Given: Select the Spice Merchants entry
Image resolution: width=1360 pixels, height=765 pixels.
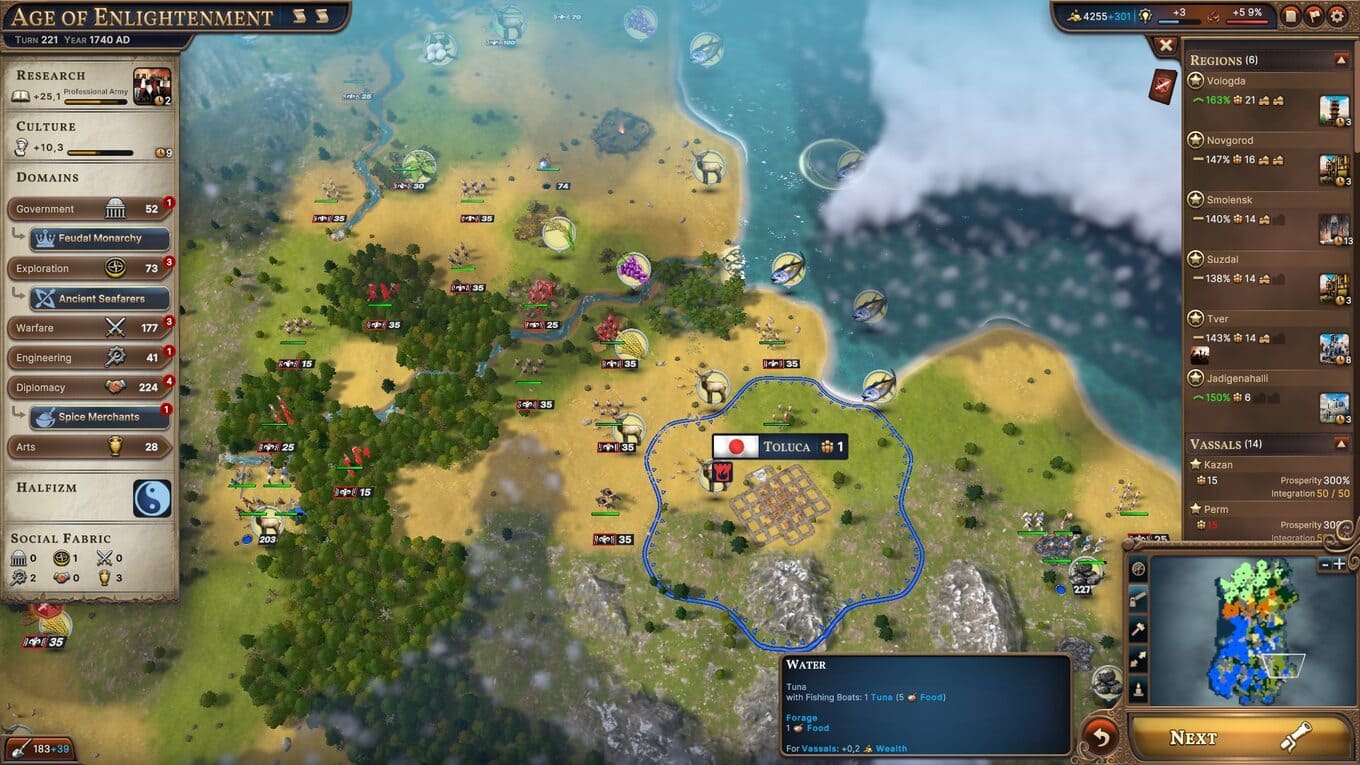Looking at the screenshot, I should pos(99,417).
